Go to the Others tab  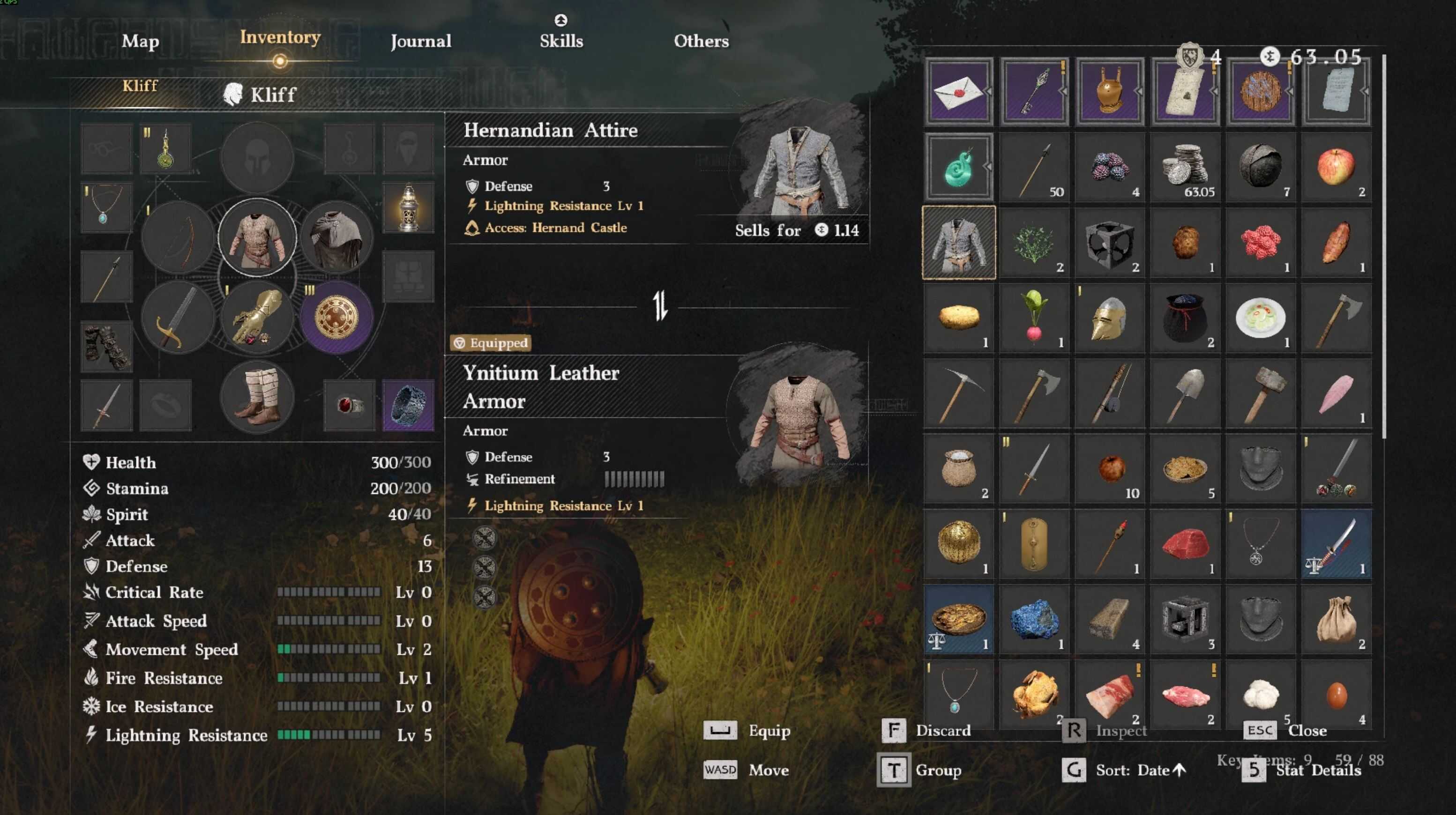(701, 41)
